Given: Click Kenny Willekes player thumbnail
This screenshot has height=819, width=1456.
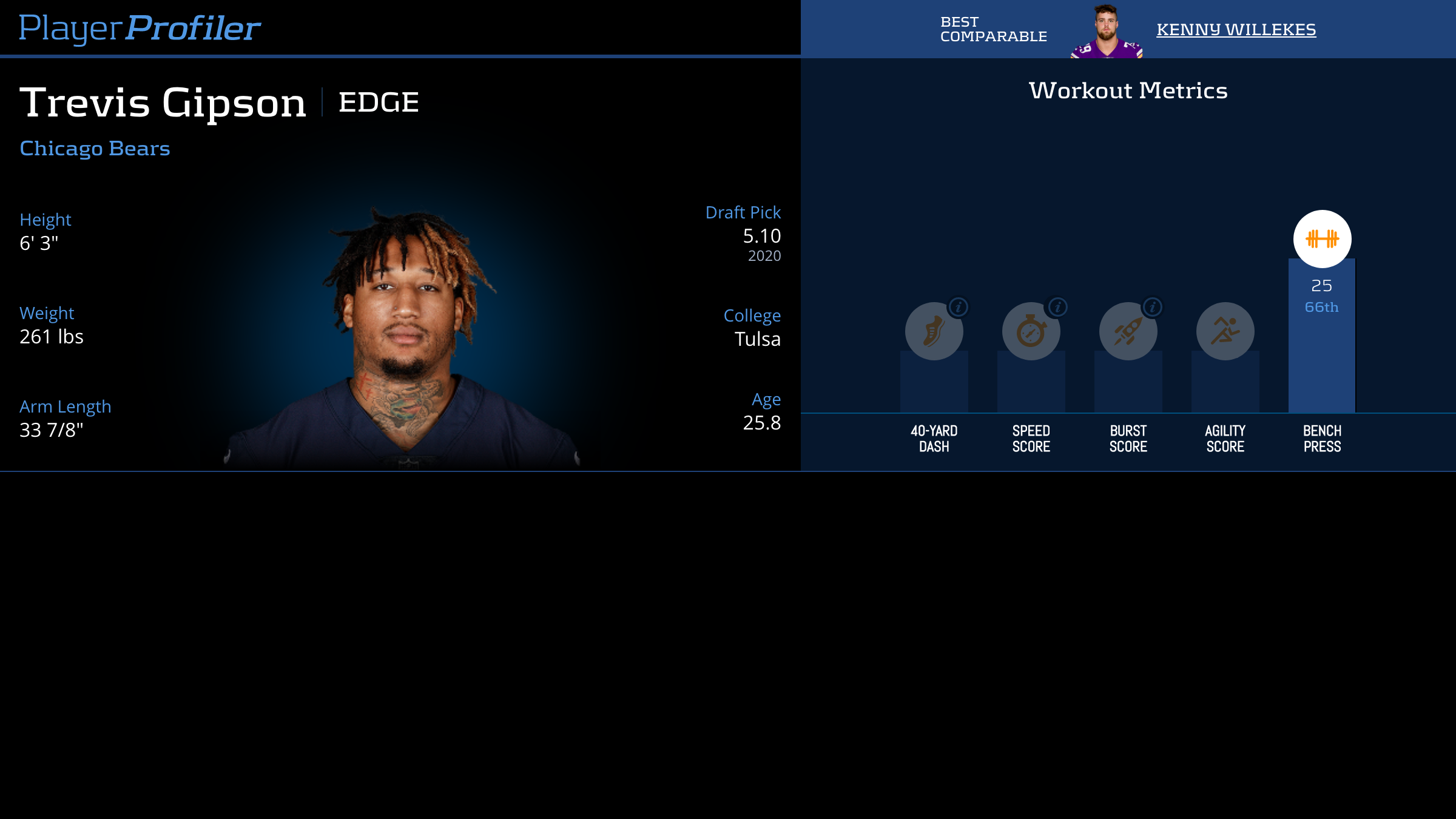Looking at the screenshot, I should (1107, 32).
